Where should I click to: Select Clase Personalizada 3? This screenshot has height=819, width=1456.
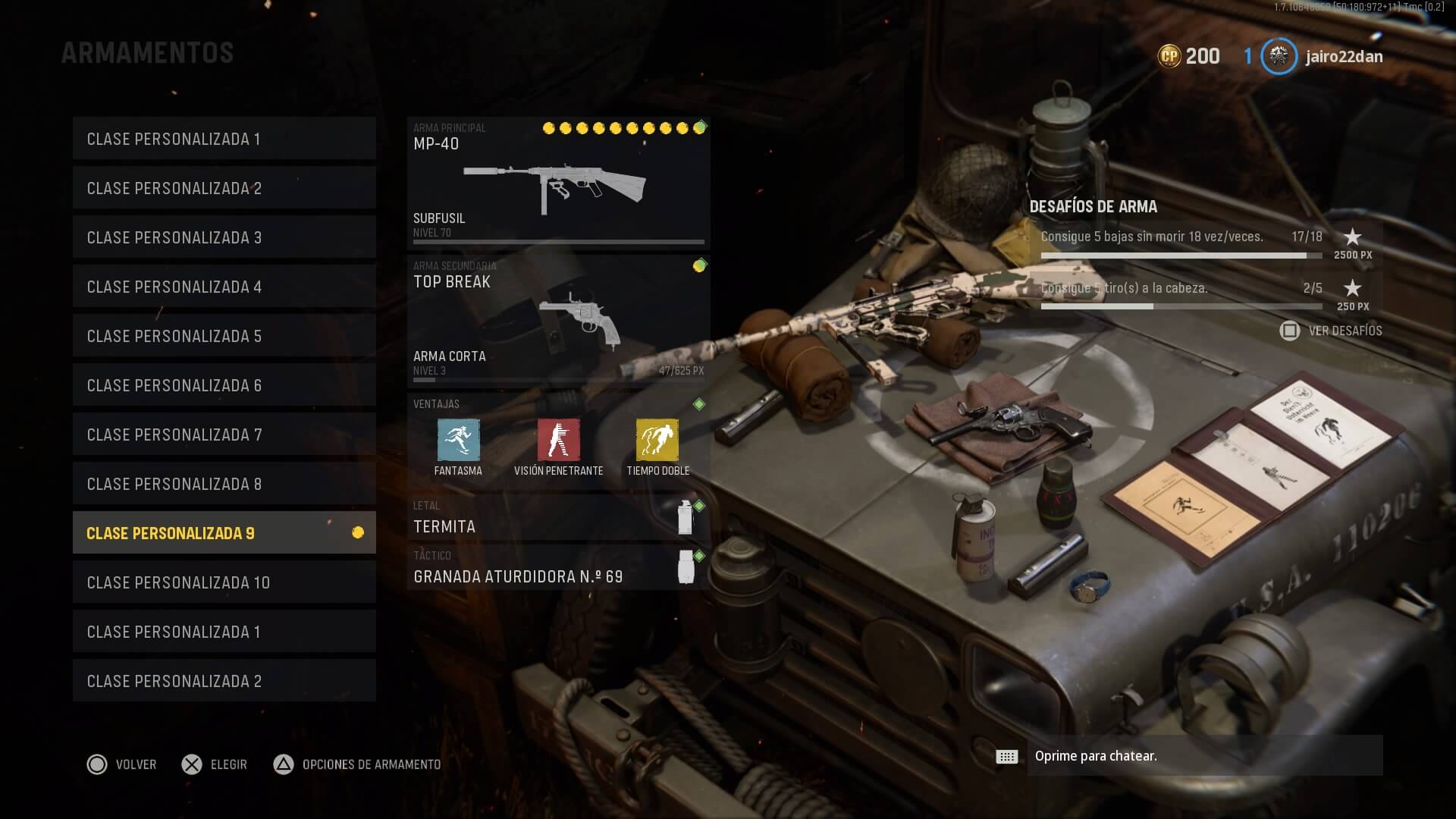[x=224, y=237]
